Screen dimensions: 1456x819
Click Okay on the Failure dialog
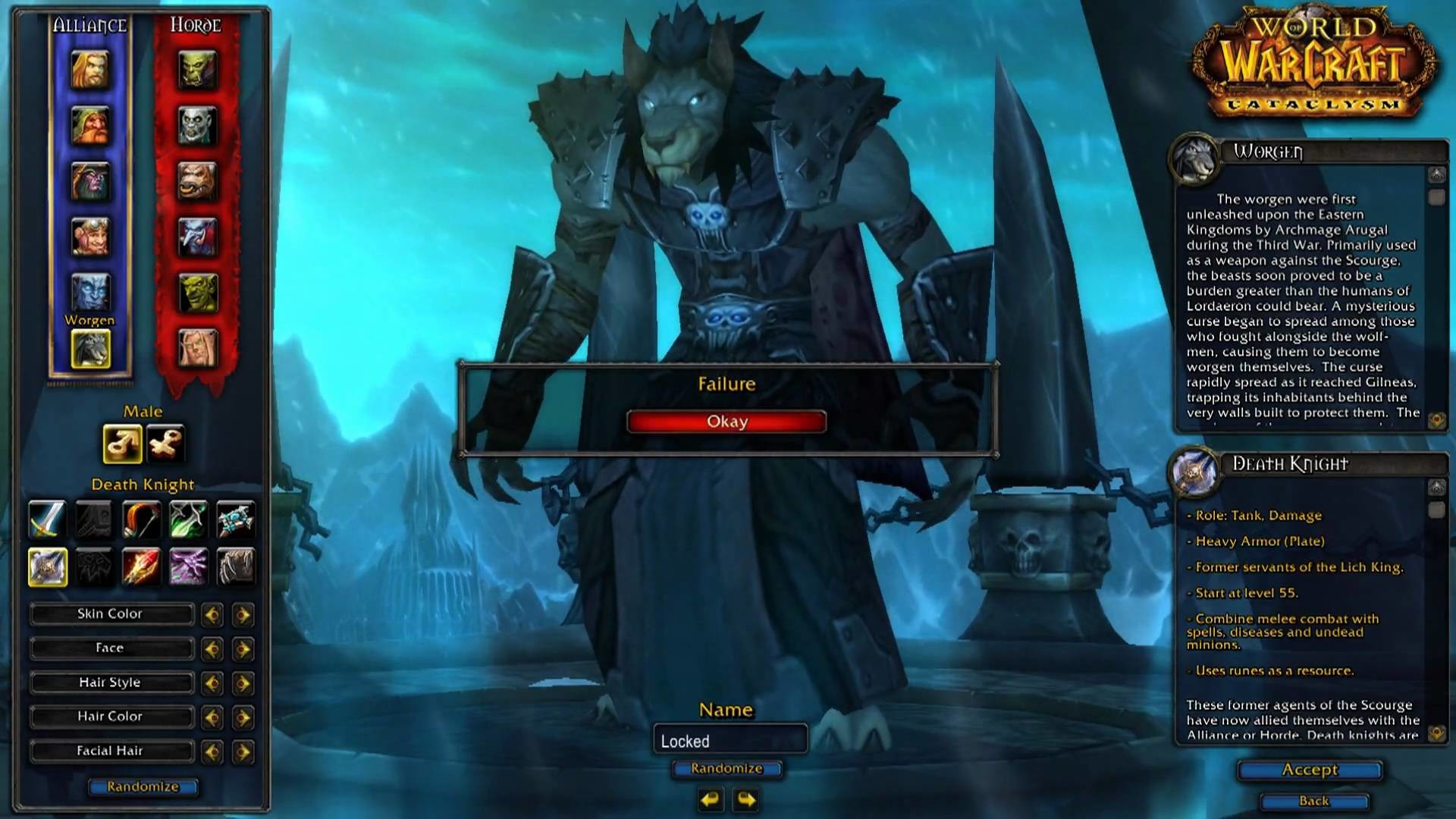(726, 421)
